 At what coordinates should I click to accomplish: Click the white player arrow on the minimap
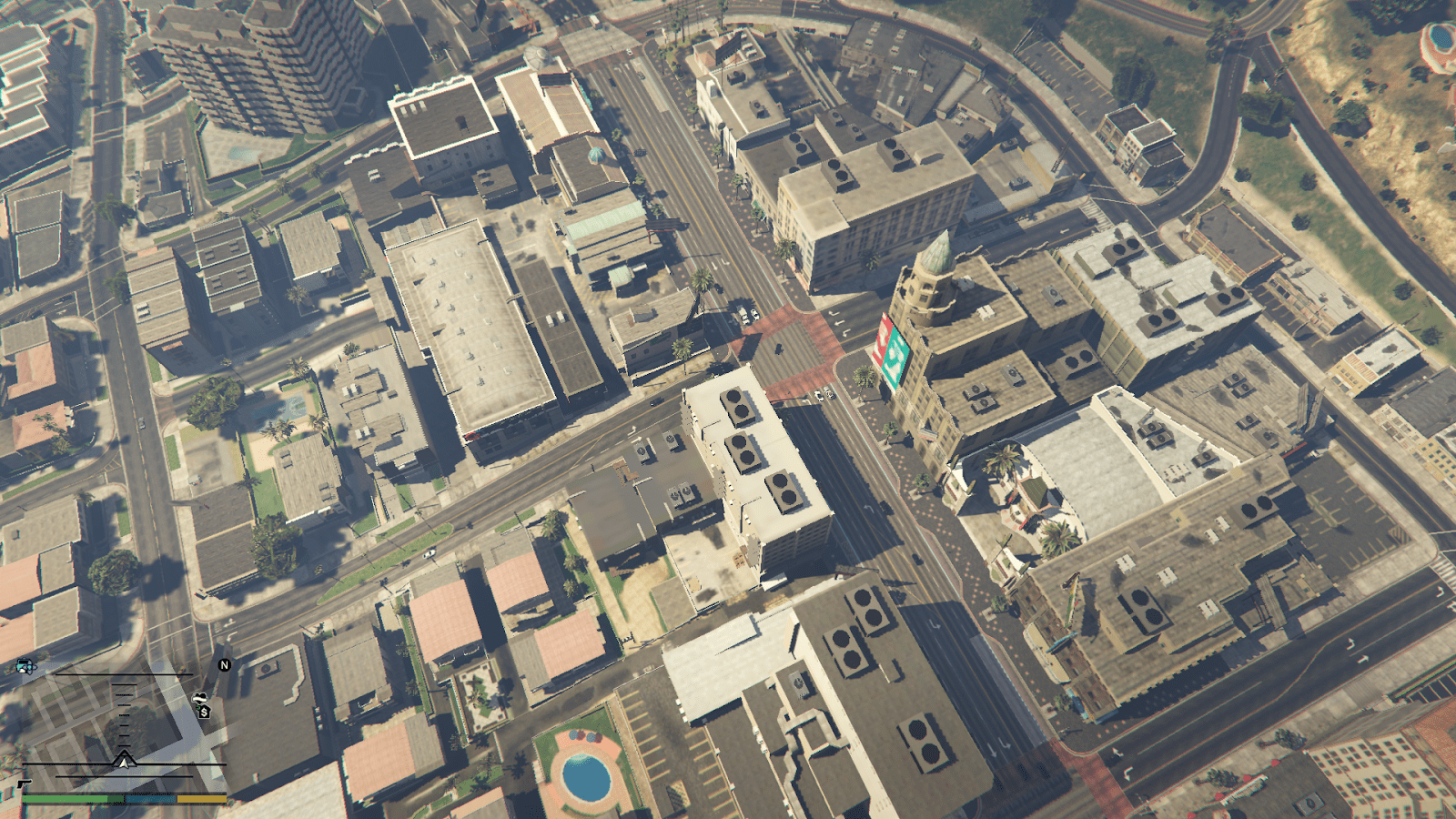(x=125, y=761)
